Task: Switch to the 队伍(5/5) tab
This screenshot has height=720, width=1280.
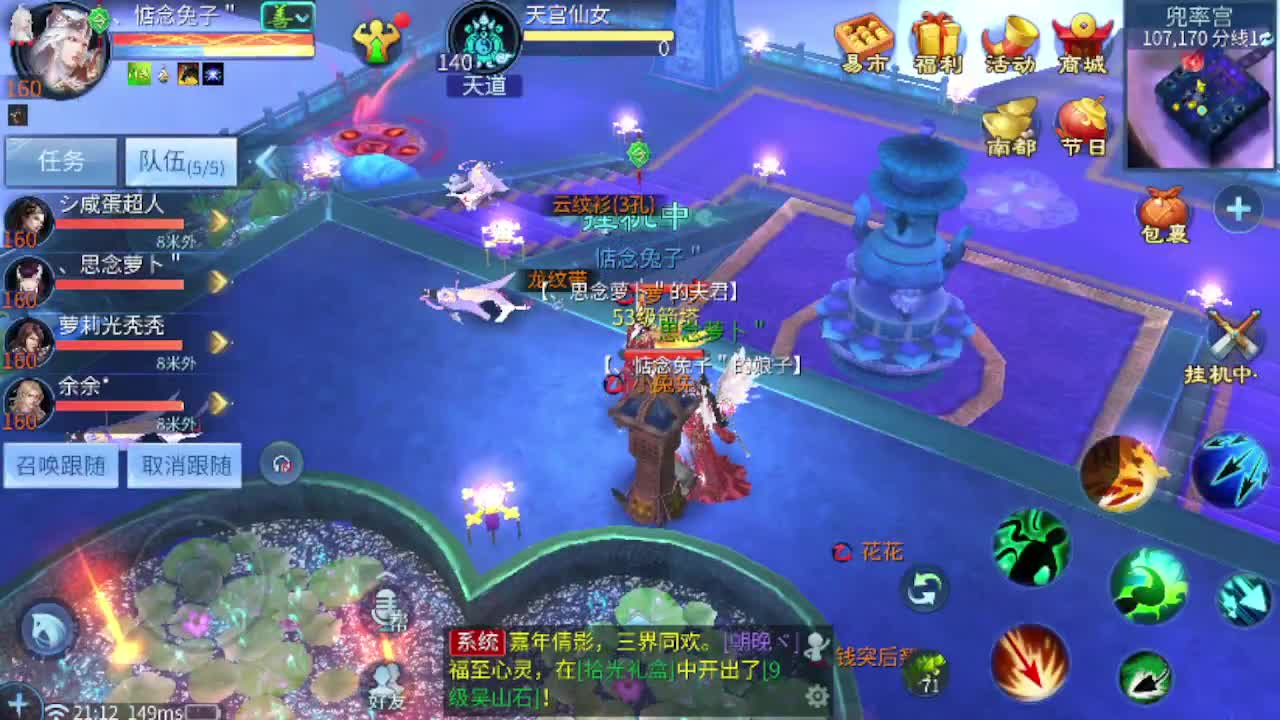Action: pos(180,160)
